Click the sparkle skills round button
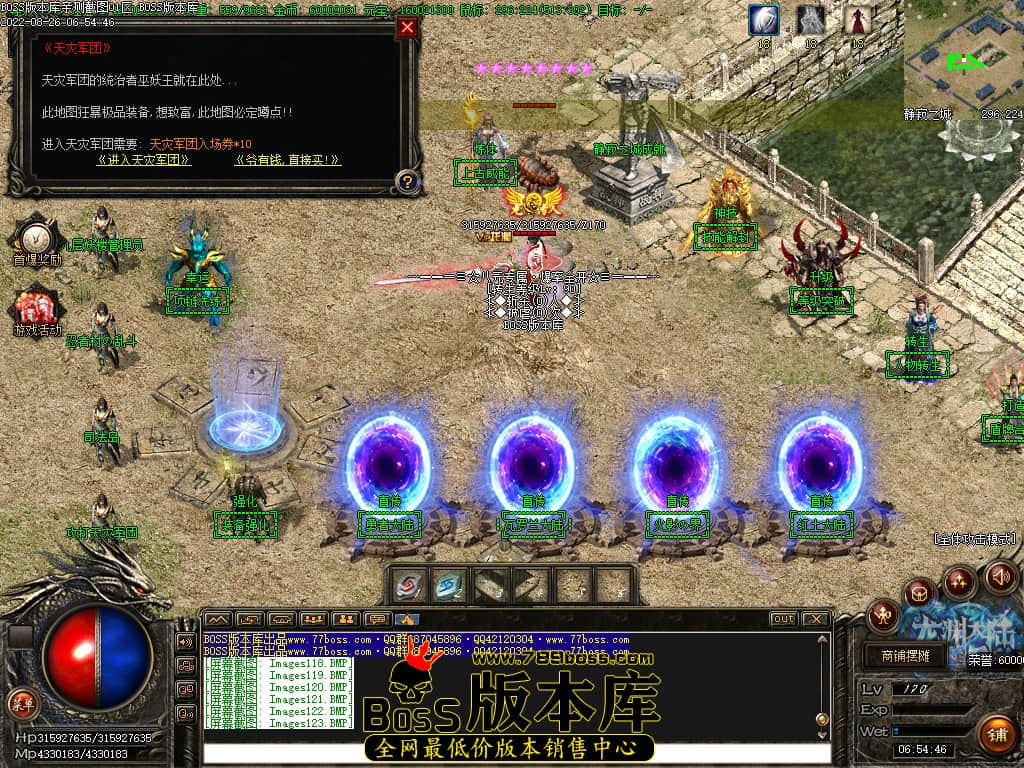The width and height of the screenshot is (1024, 768). click(x=960, y=580)
